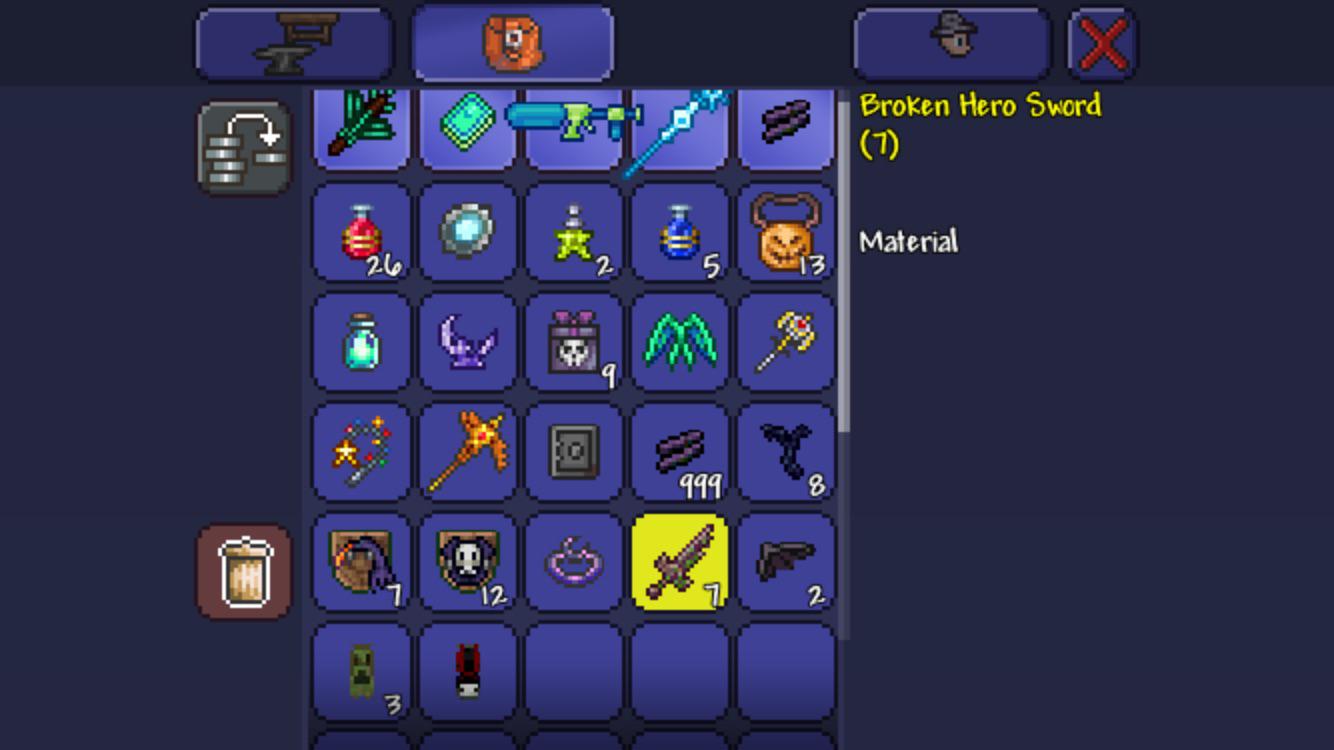Select the green wings item

(680, 343)
